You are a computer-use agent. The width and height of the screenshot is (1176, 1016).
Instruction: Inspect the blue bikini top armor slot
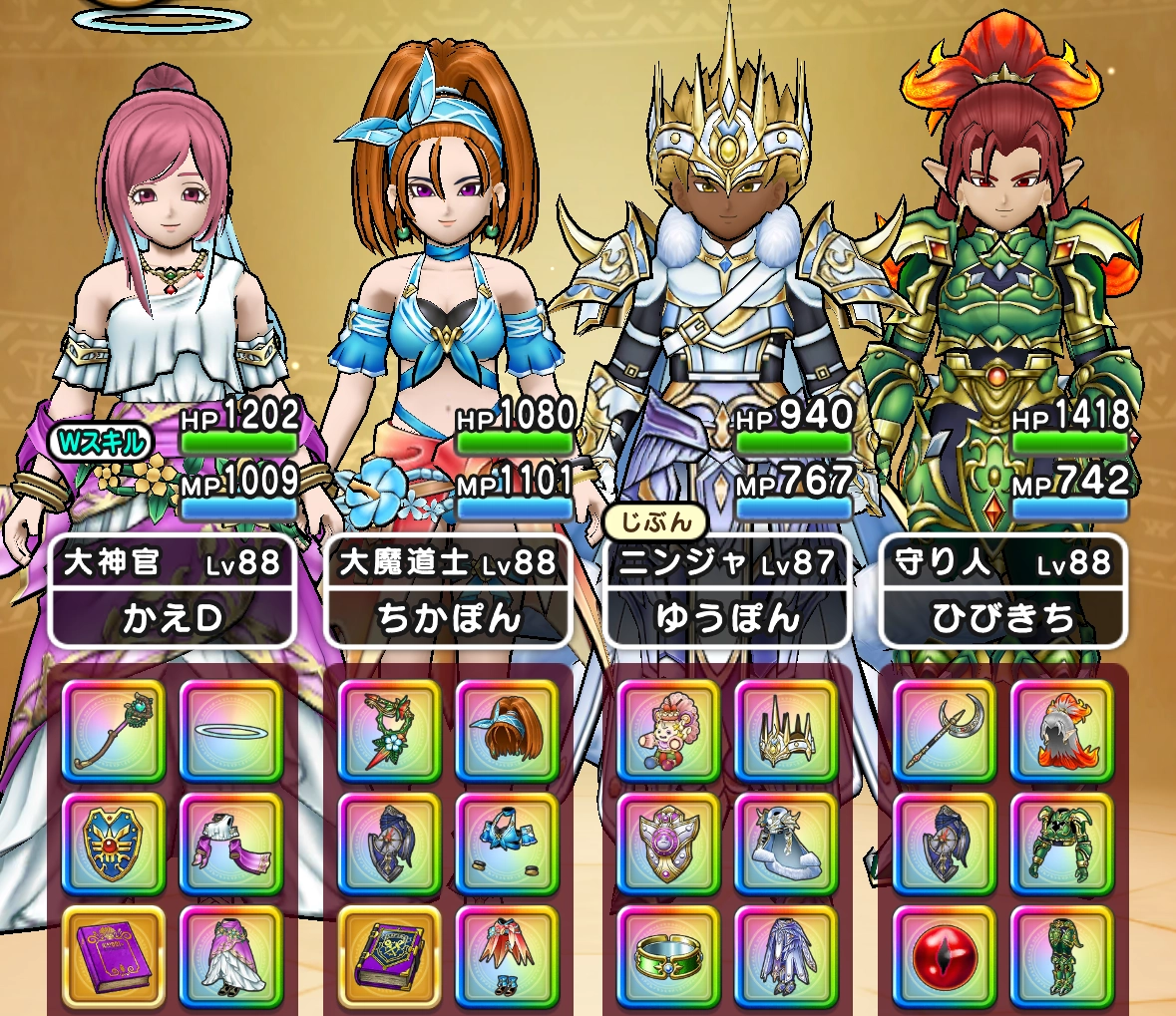508,844
